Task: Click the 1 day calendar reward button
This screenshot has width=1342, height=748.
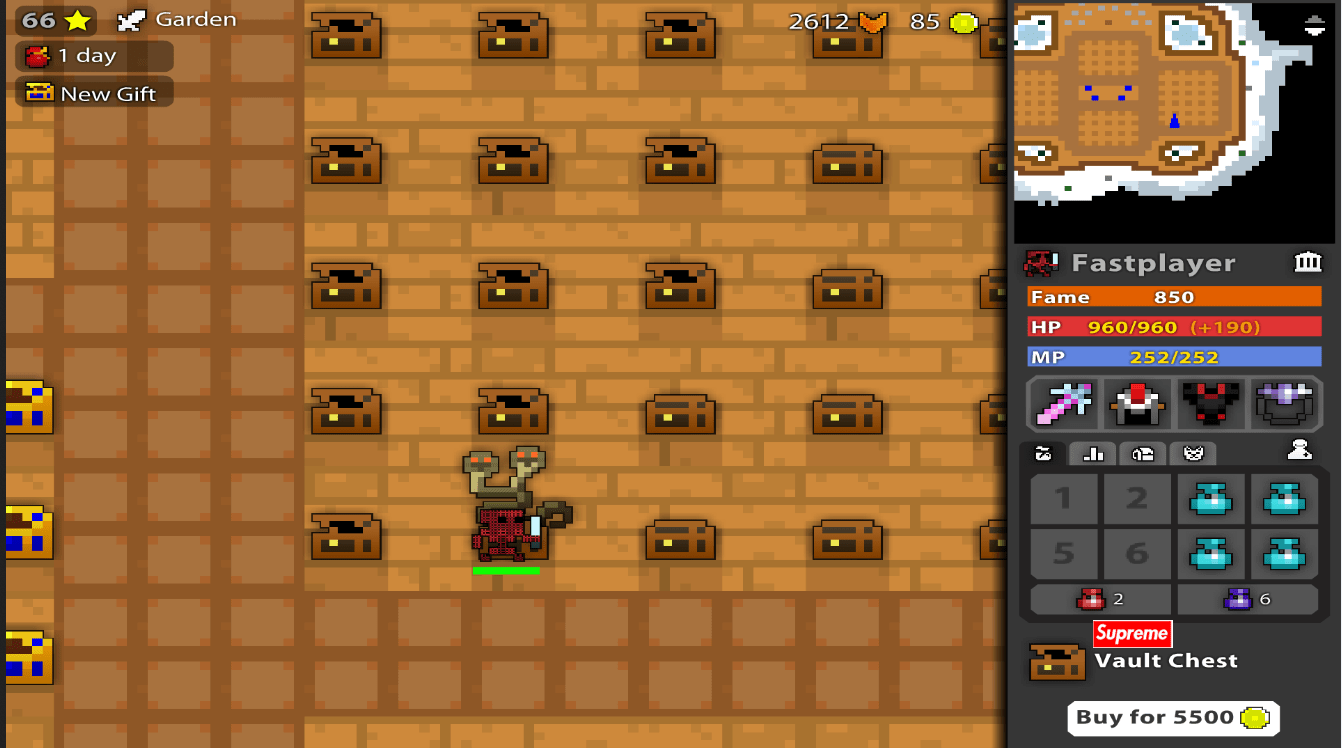Action: click(92, 56)
